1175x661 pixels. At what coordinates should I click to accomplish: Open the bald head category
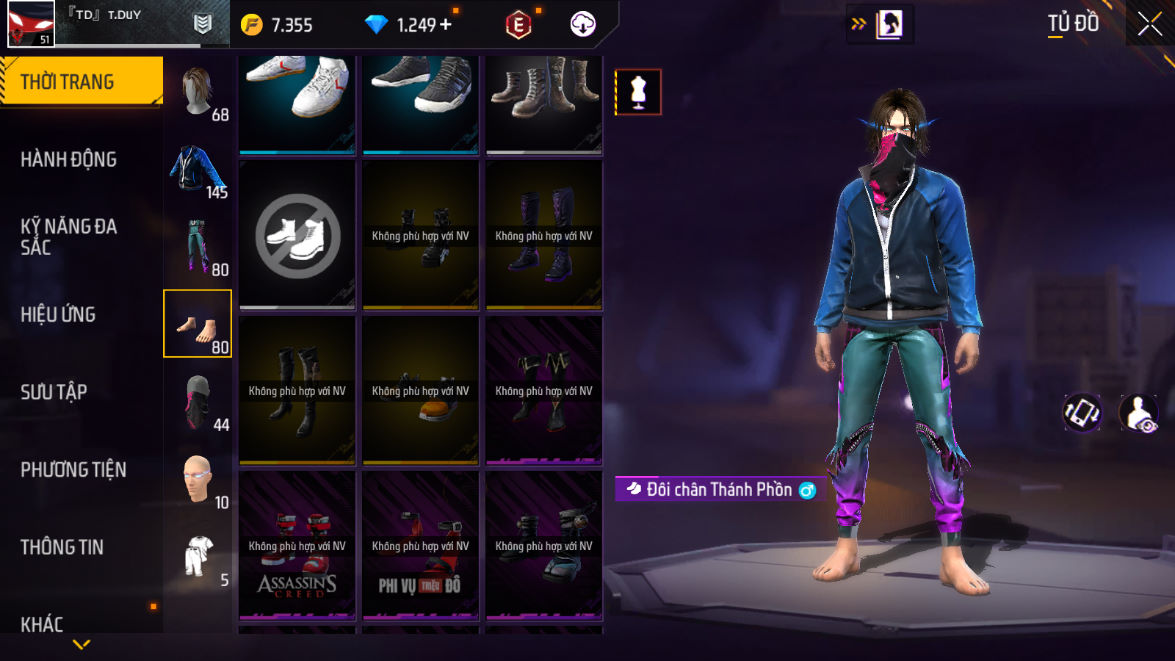click(198, 478)
